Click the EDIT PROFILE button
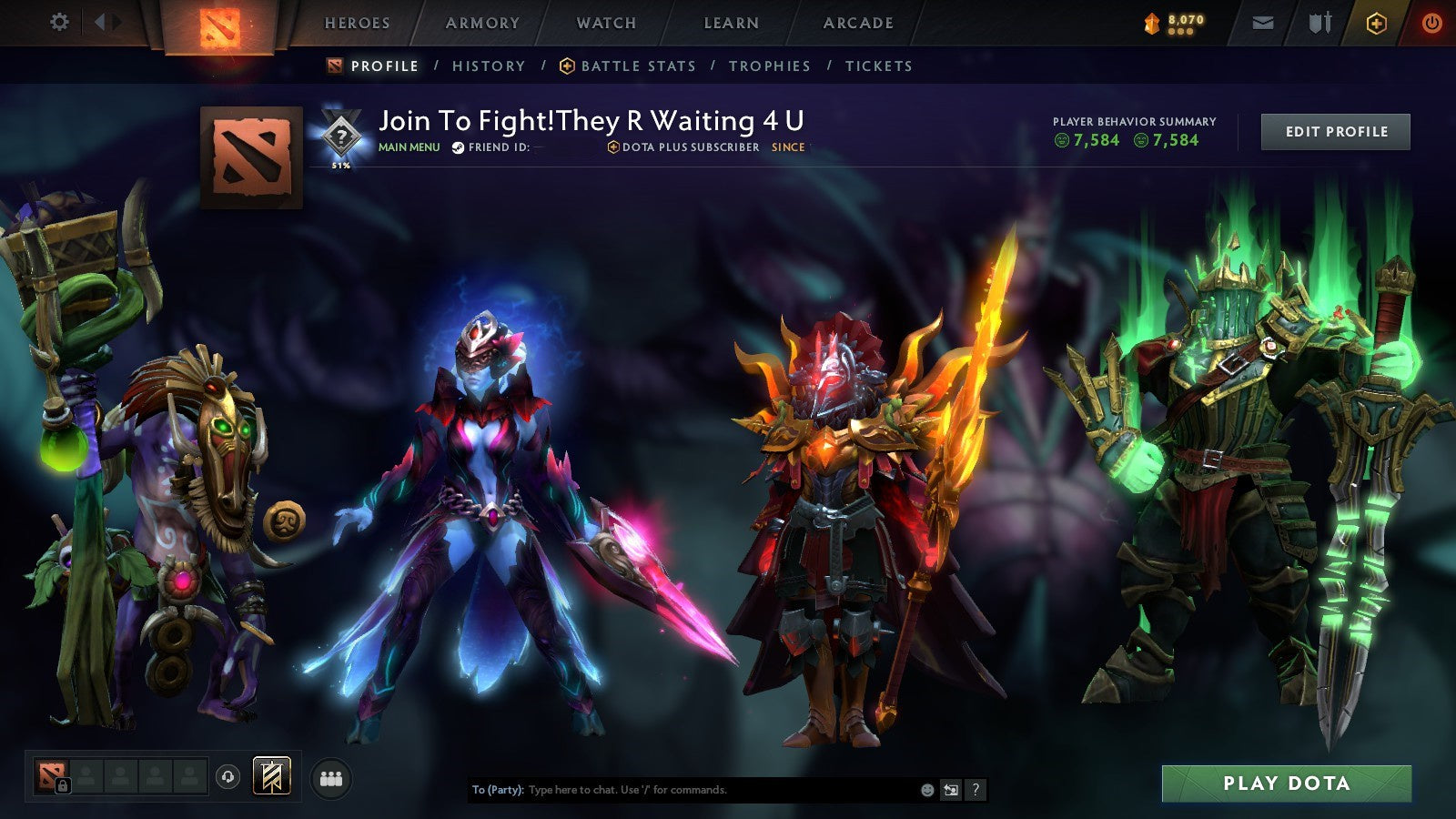The width and height of the screenshot is (1456, 819). pos(1334,132)
